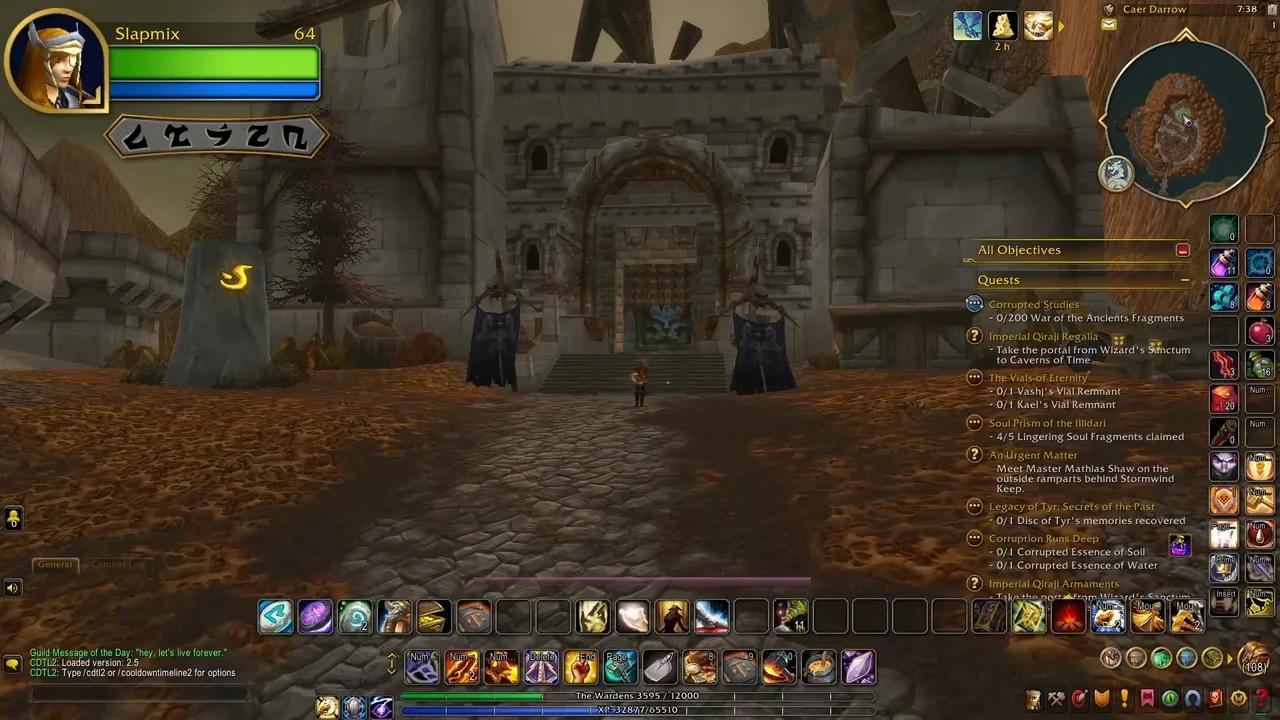Screen dimensions: 1280x720
Task: Expand collapsed buffs with the arrow beside buffs
Action: pos(1060,27)
